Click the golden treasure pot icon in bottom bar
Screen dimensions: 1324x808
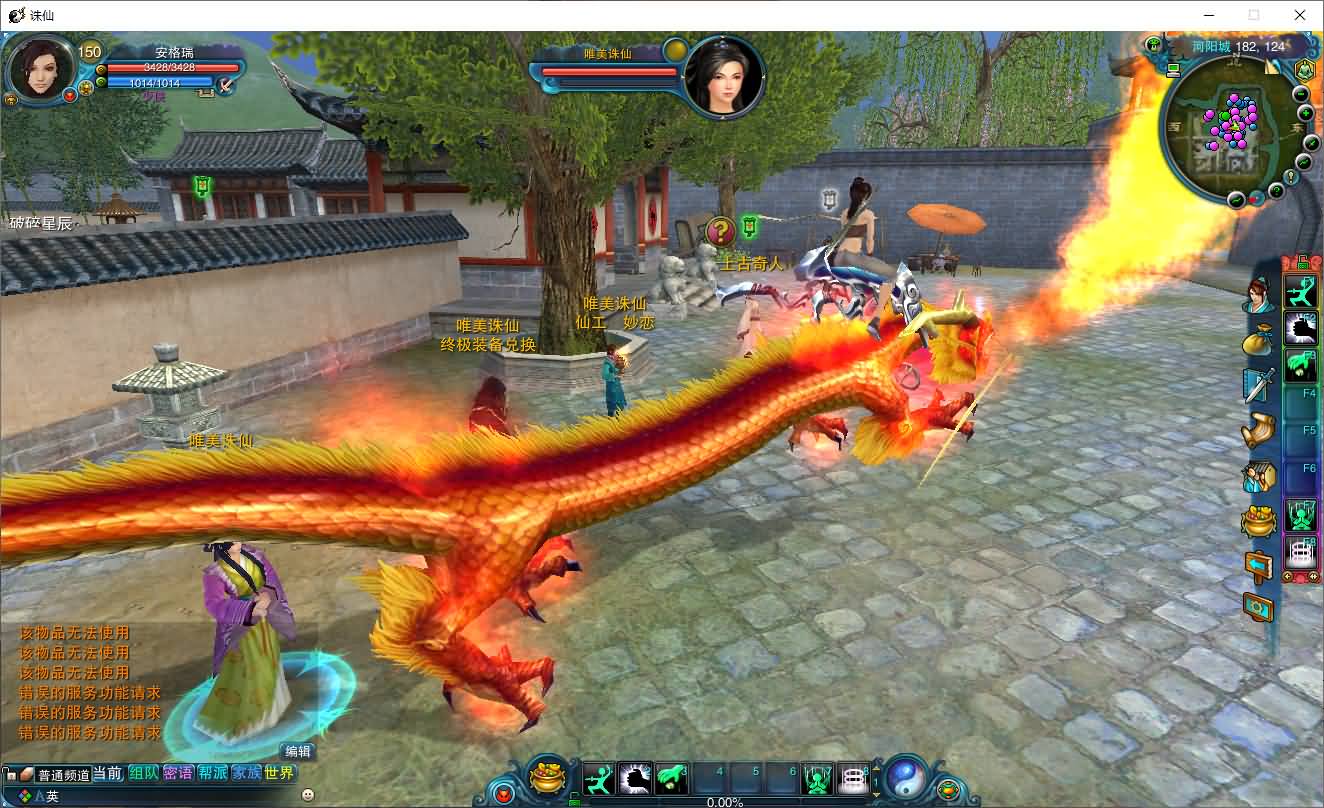(x=548, y=777)
